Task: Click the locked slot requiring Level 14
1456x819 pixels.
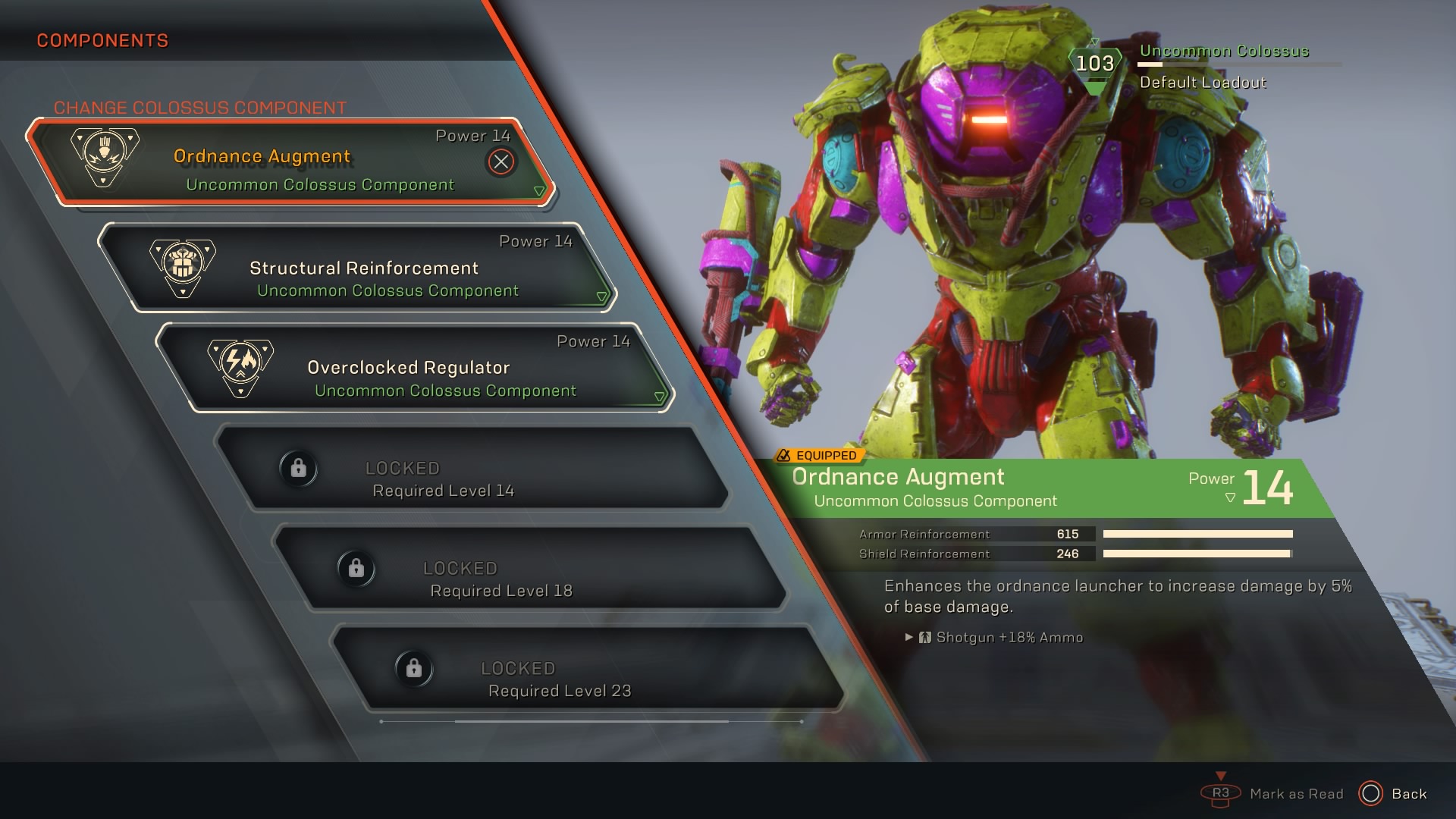Action: pos(470,469)
